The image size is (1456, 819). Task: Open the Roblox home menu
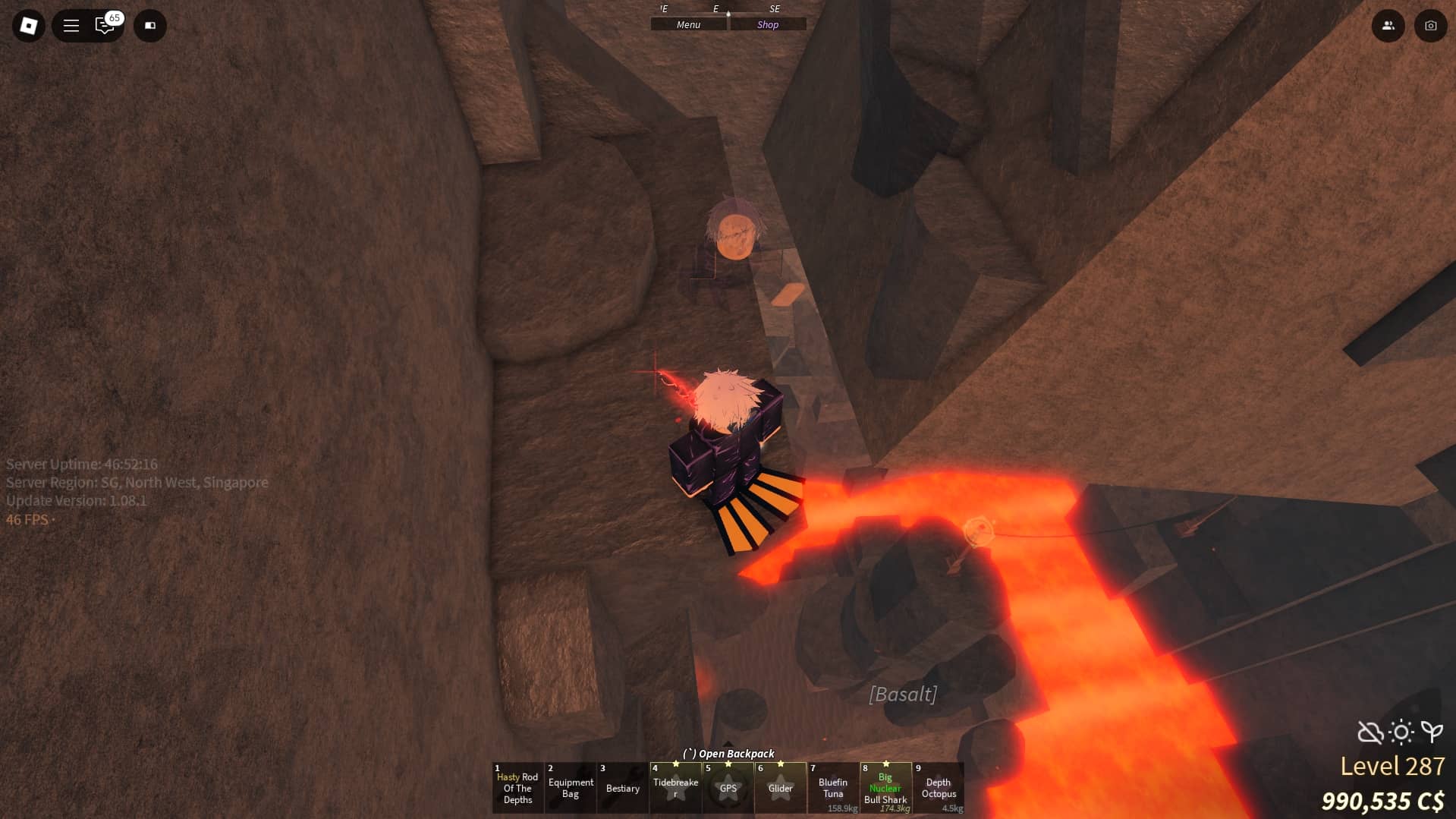tap(28, 25)
